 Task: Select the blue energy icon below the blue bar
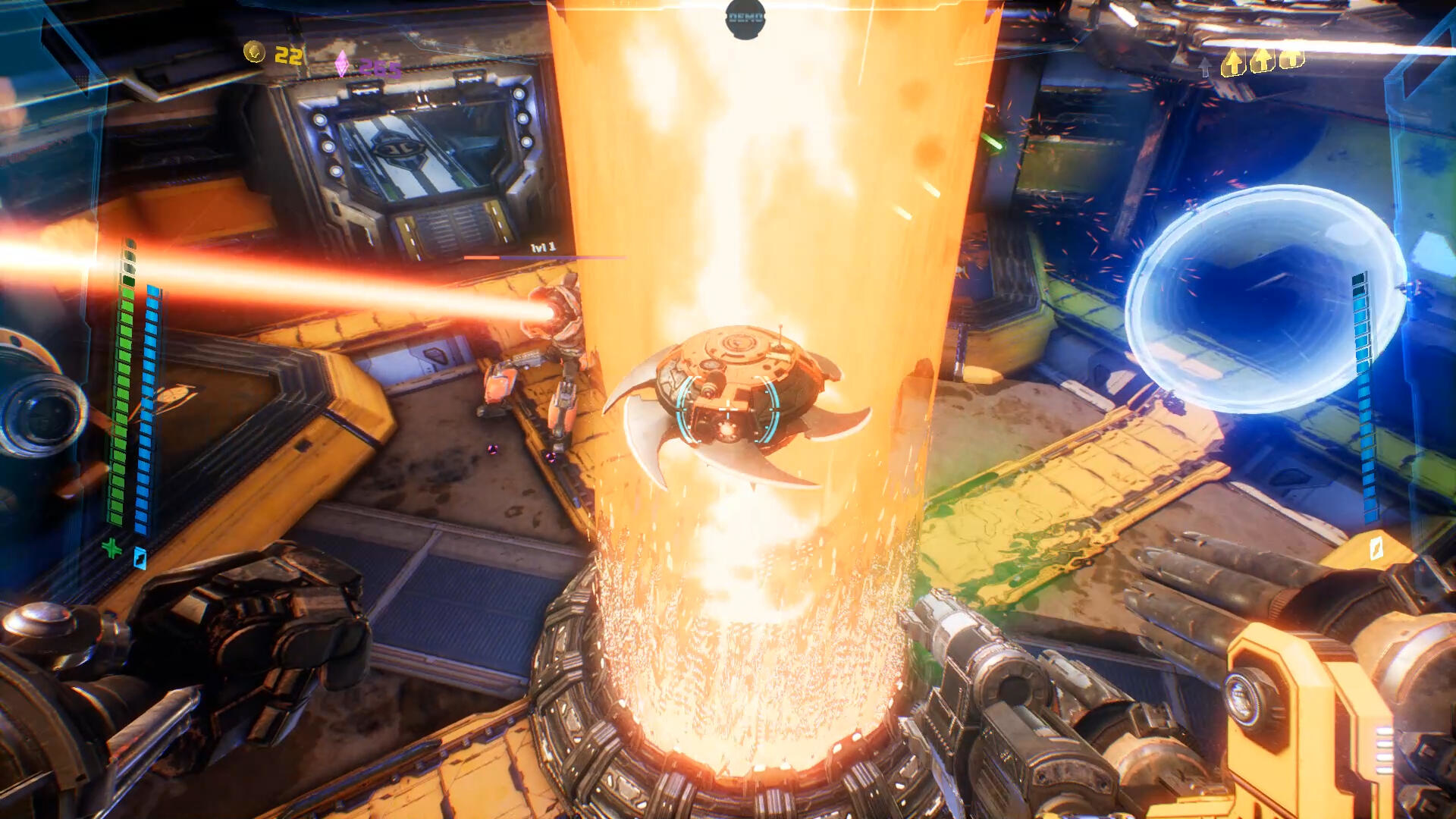pos(140,558)
